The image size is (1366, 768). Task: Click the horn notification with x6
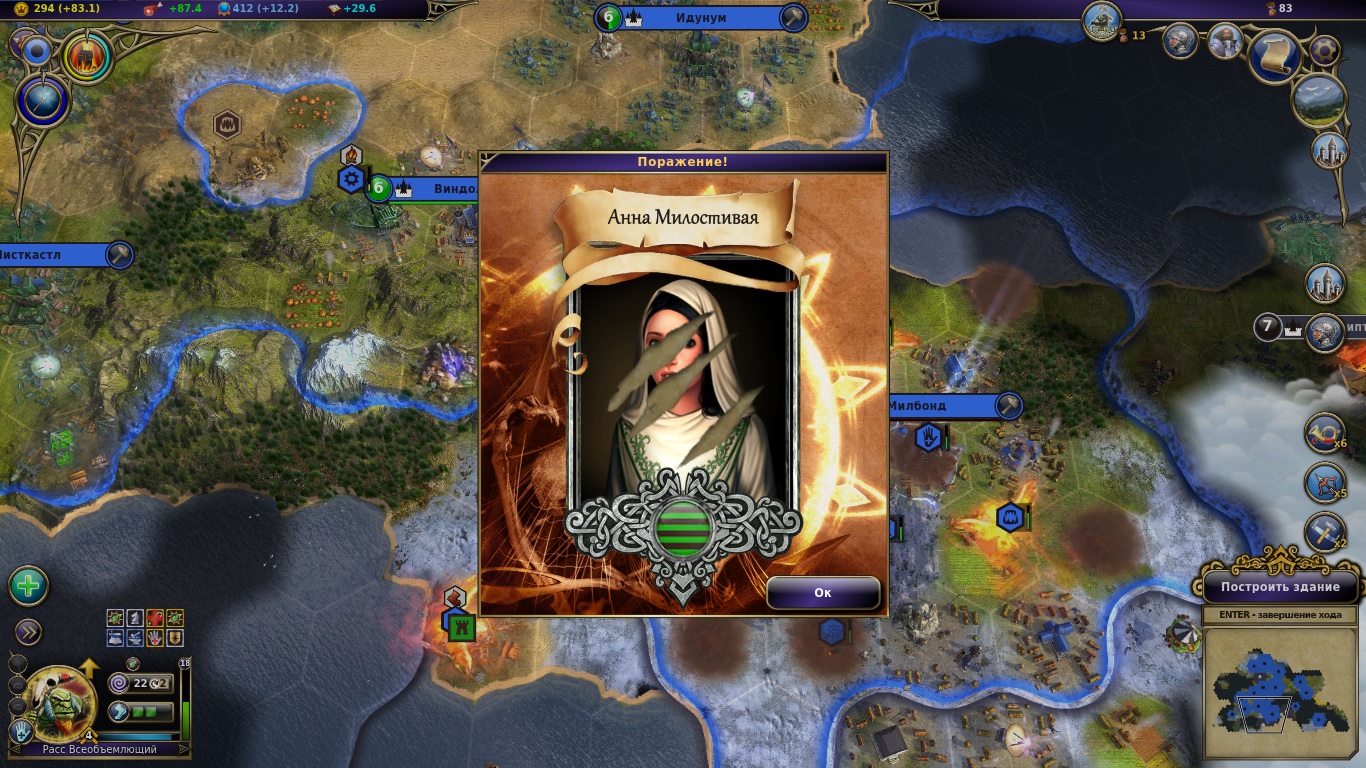tap(1324, 434)
